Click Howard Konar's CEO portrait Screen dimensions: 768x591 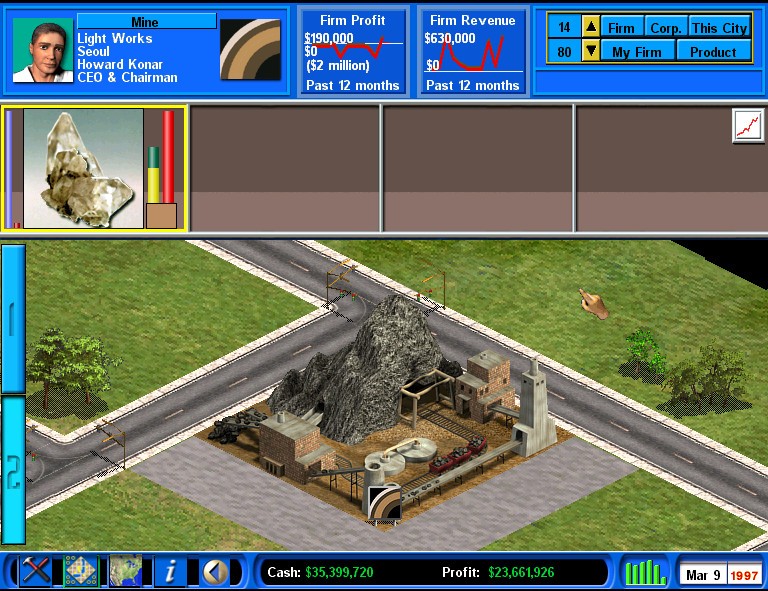click(x=42, y=49)
